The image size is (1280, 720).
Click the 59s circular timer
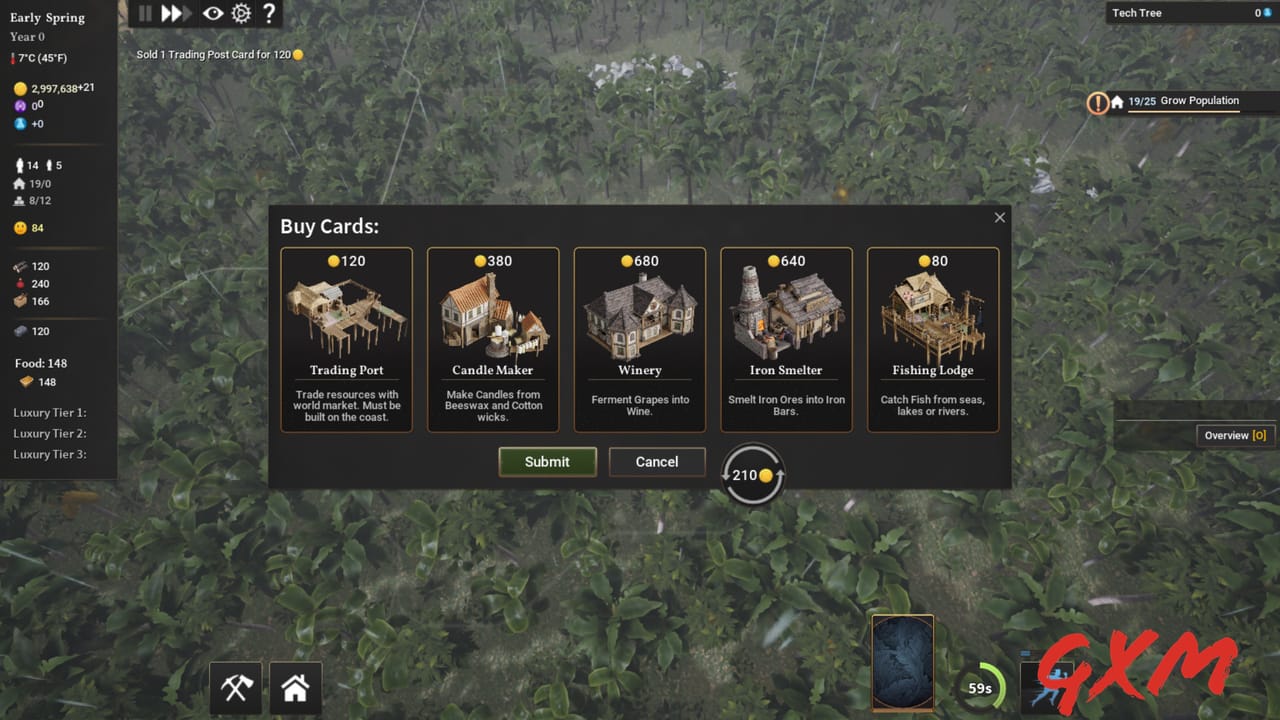tap(981, 688)
